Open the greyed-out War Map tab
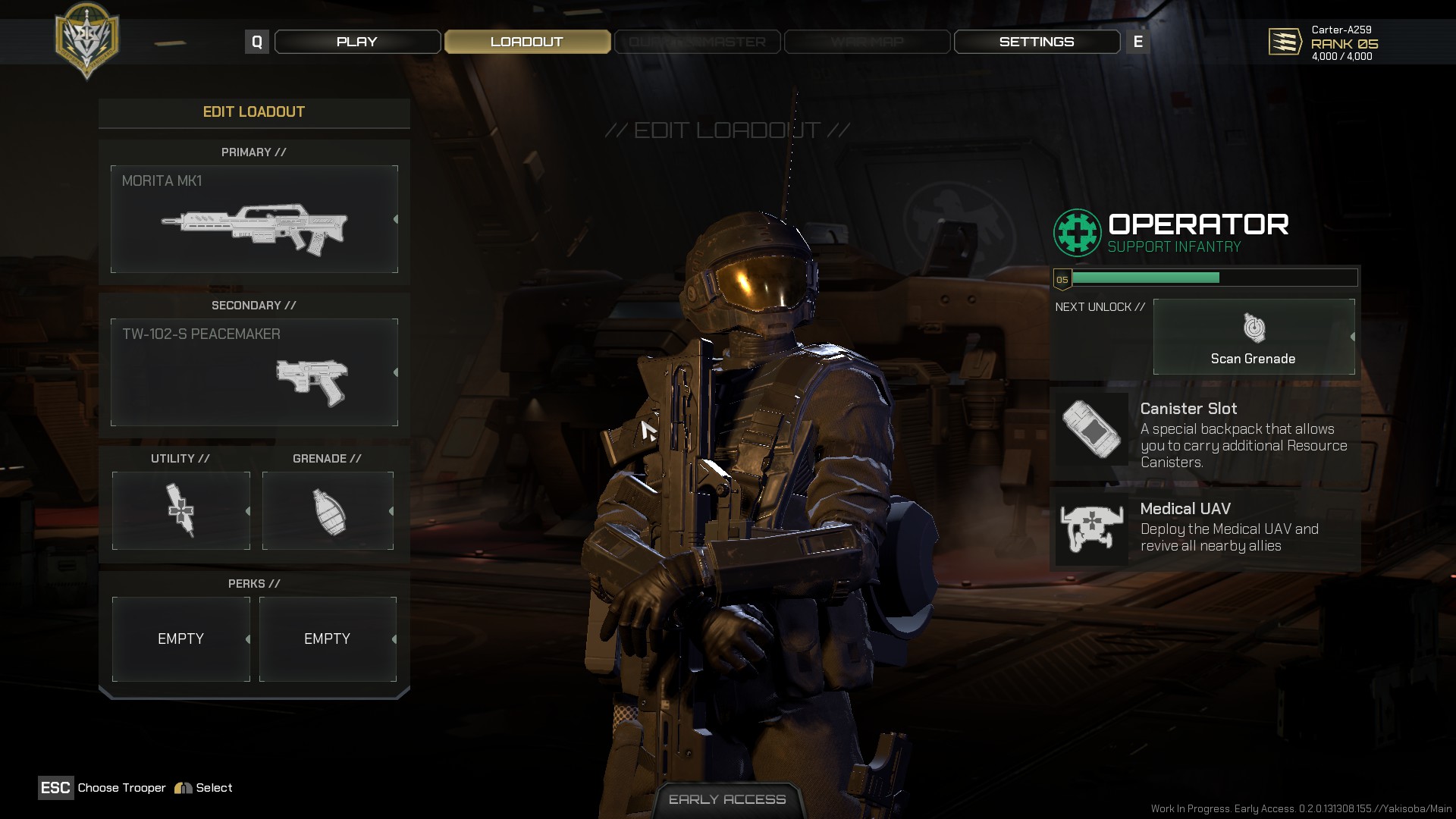Viewport: 1456px width, 819px height. [x=867, y=42]
